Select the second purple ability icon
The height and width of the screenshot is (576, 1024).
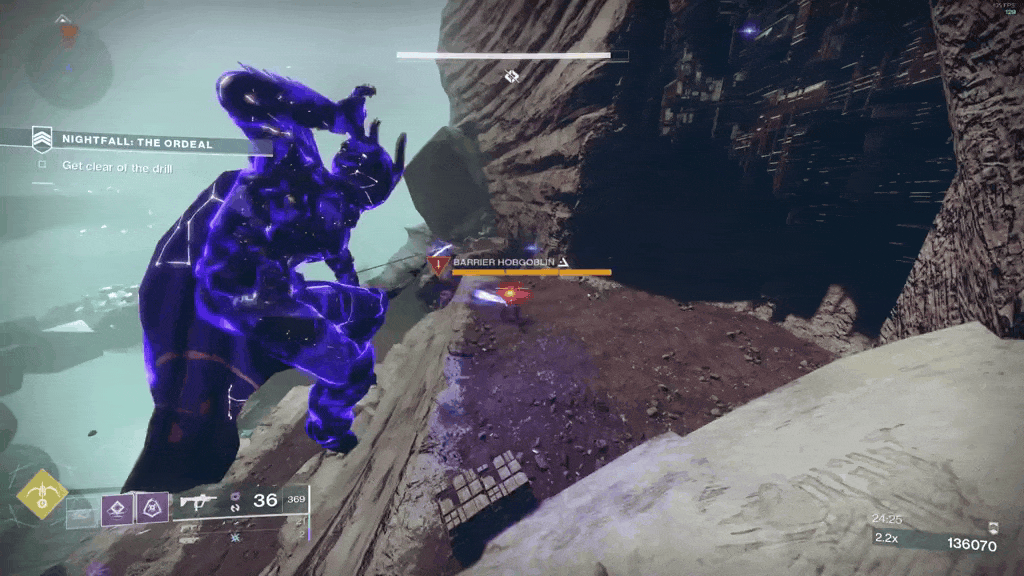(152, 507)
